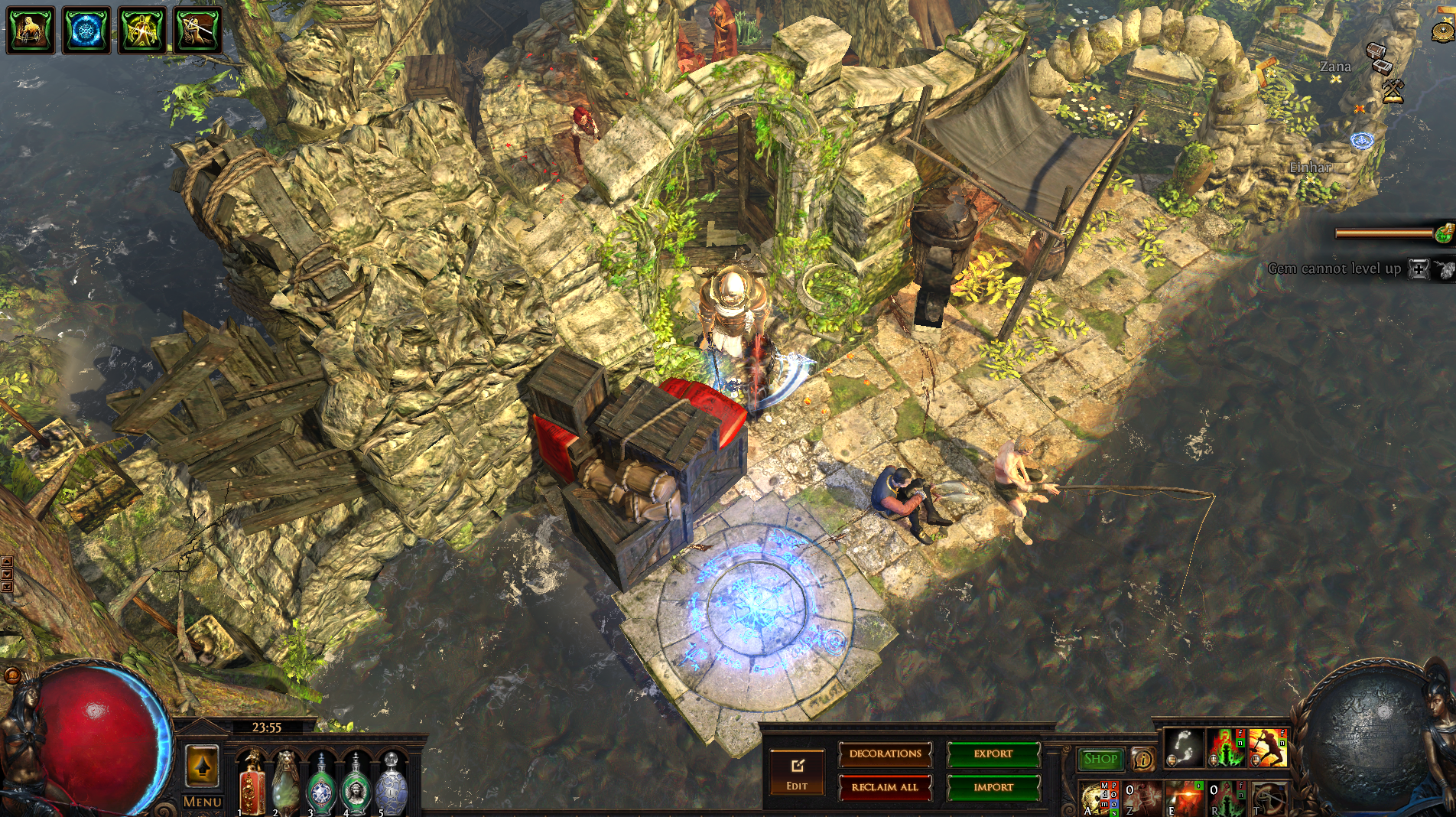Screen dimensions: 1456x817
Task: Use the green diamond flask in slot 3
Action: 321,784
